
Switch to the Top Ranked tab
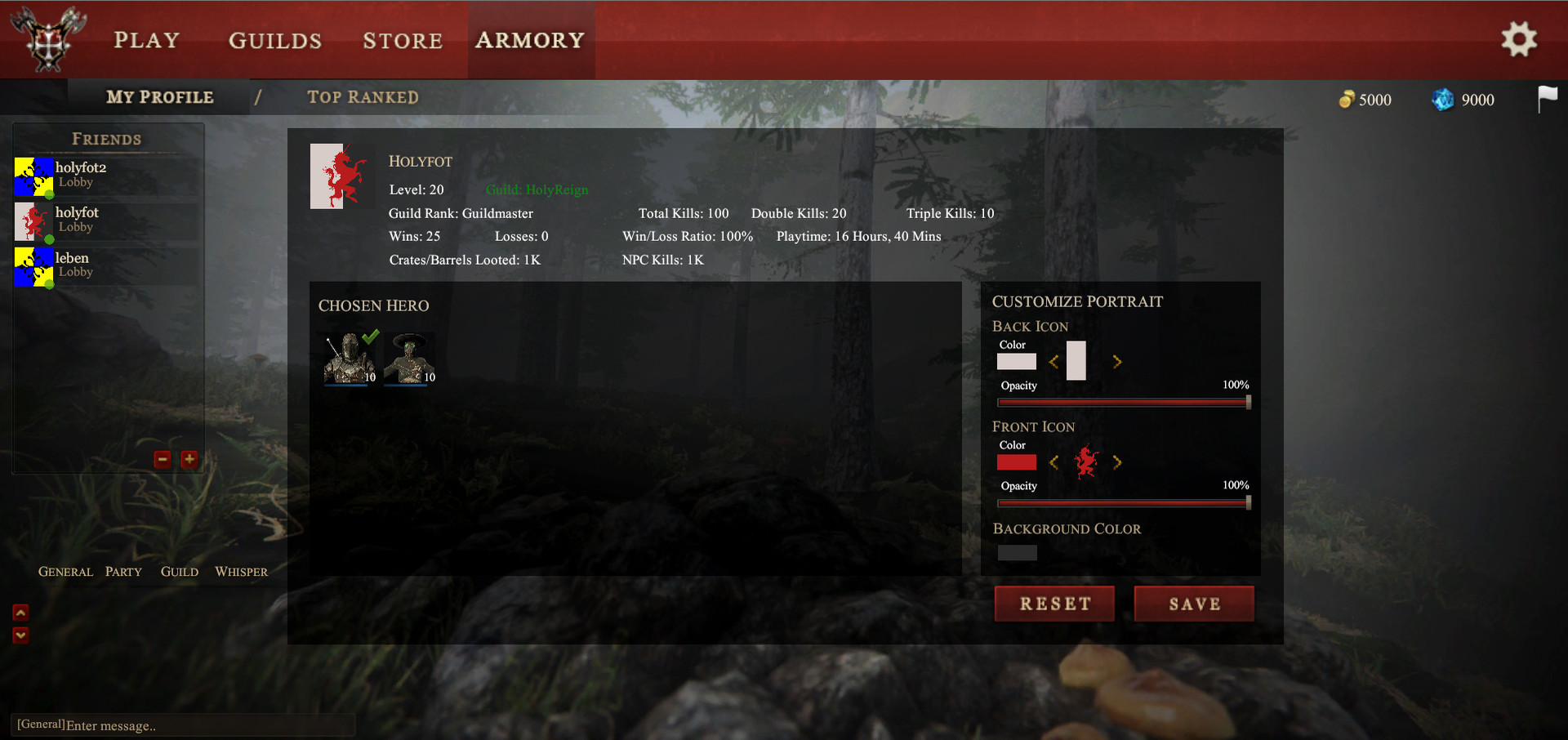click(363, 97)
